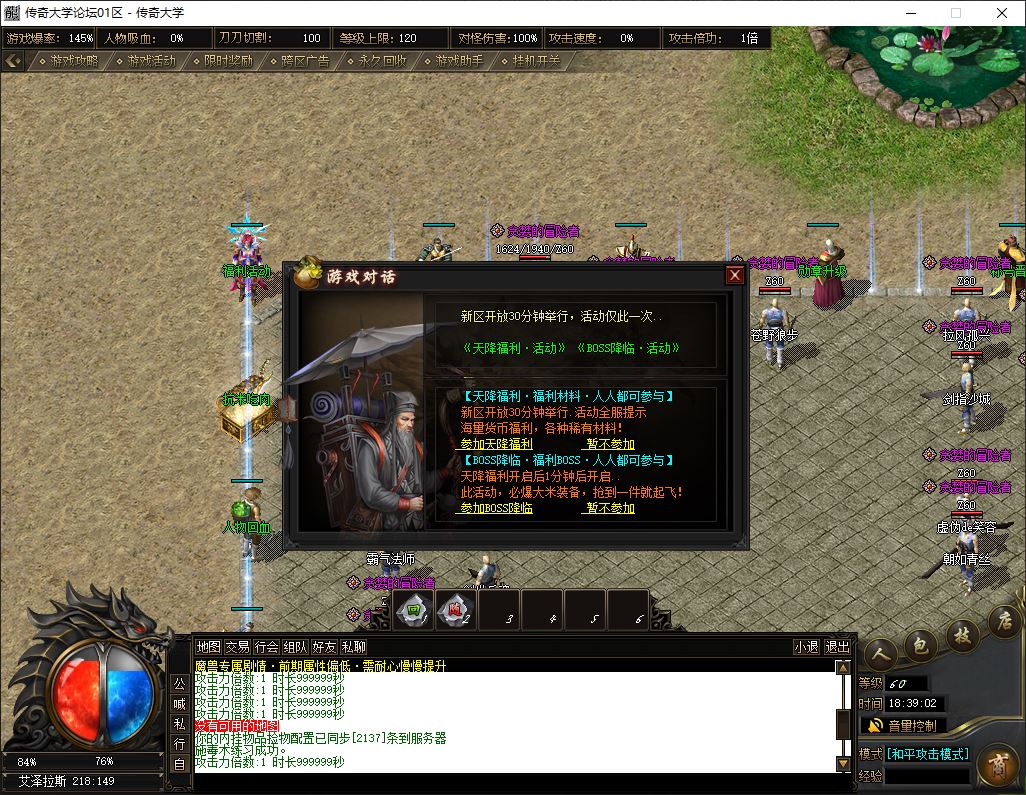The width and height of the screenshot is (1026, 795).
Task: Decline with 暂不参加 beside 参加天降福利
Action: (x=610, y=444)
